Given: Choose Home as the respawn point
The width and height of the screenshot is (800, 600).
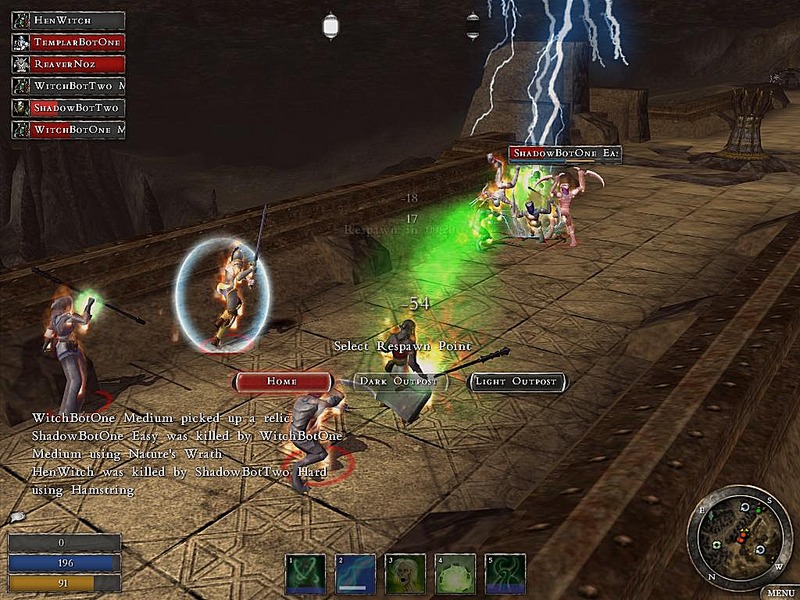Looking at the screenshot, I should point(282,382).
